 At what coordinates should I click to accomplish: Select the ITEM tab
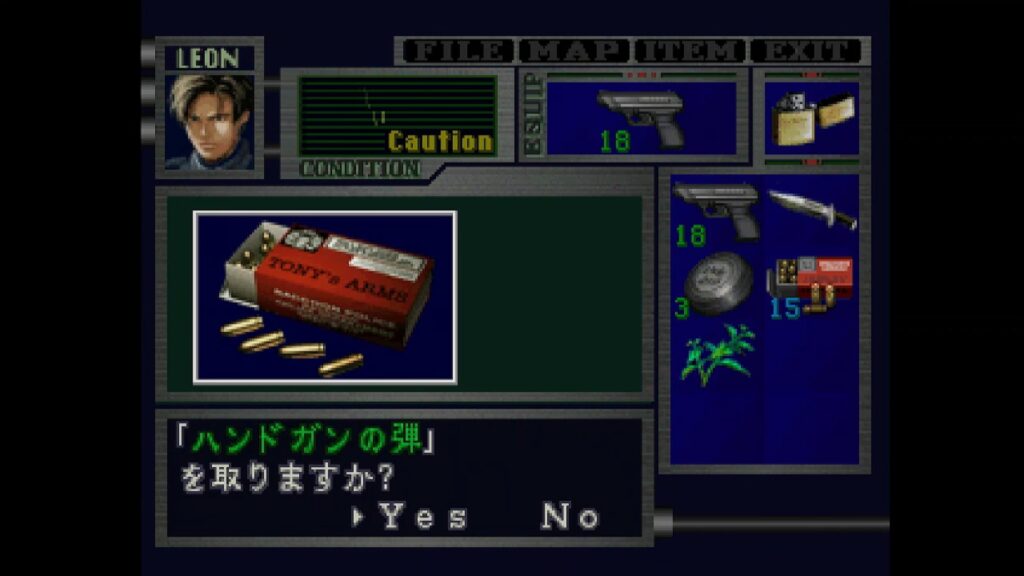692,51
